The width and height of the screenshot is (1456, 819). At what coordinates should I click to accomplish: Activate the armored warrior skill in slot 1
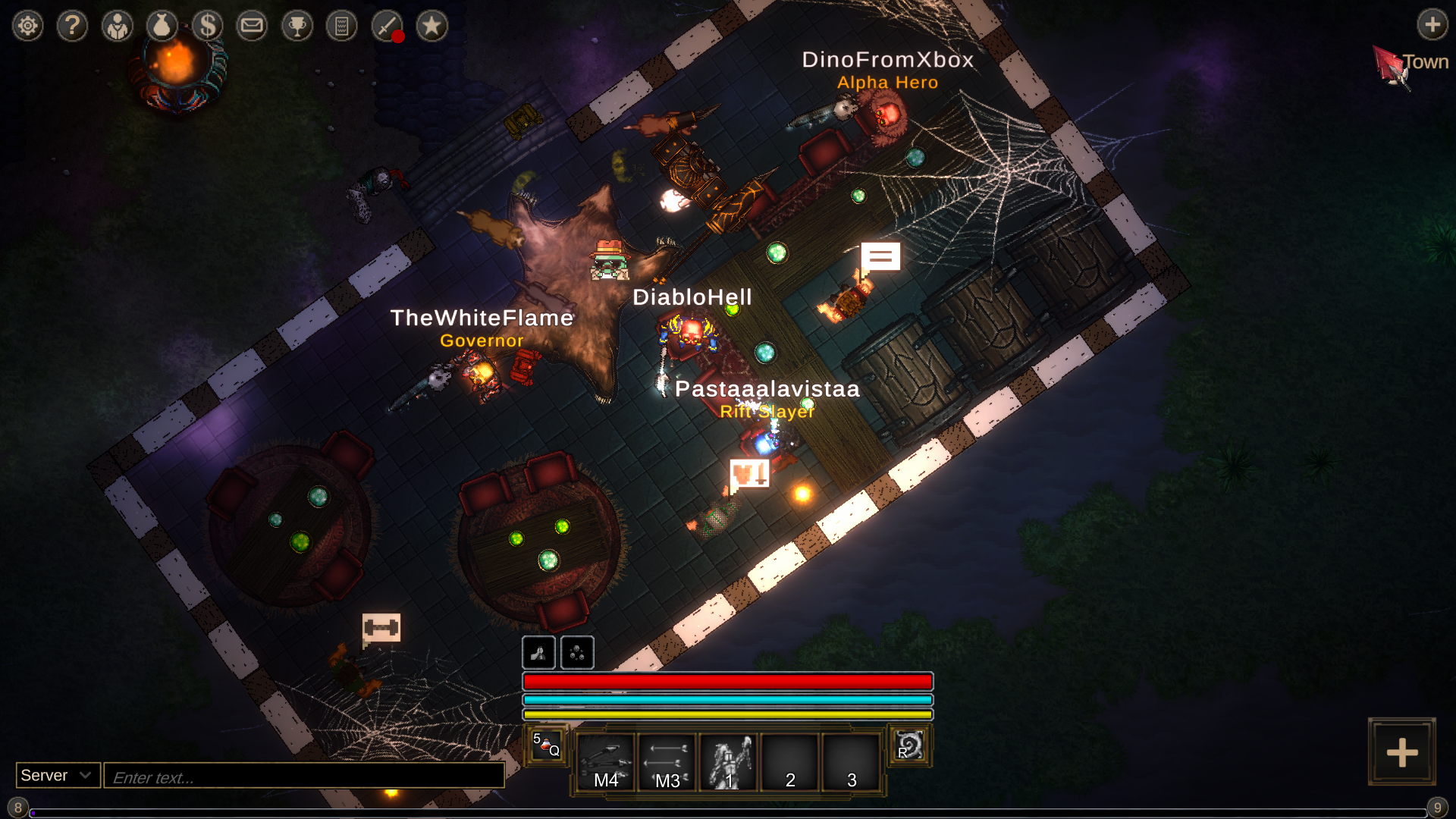[x=729, y=761]
